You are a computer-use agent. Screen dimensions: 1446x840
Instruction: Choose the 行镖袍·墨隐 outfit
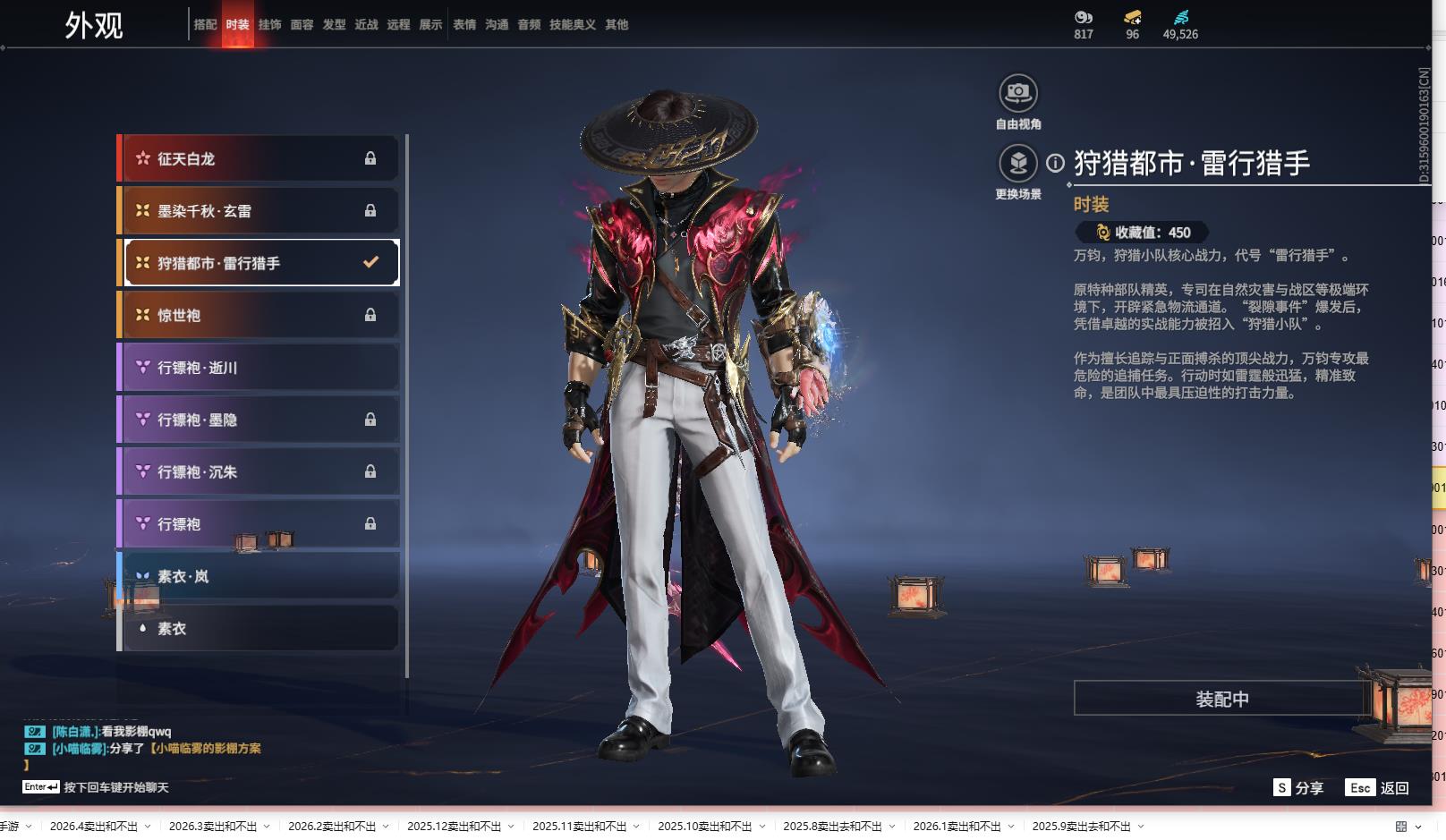(259, 420)
